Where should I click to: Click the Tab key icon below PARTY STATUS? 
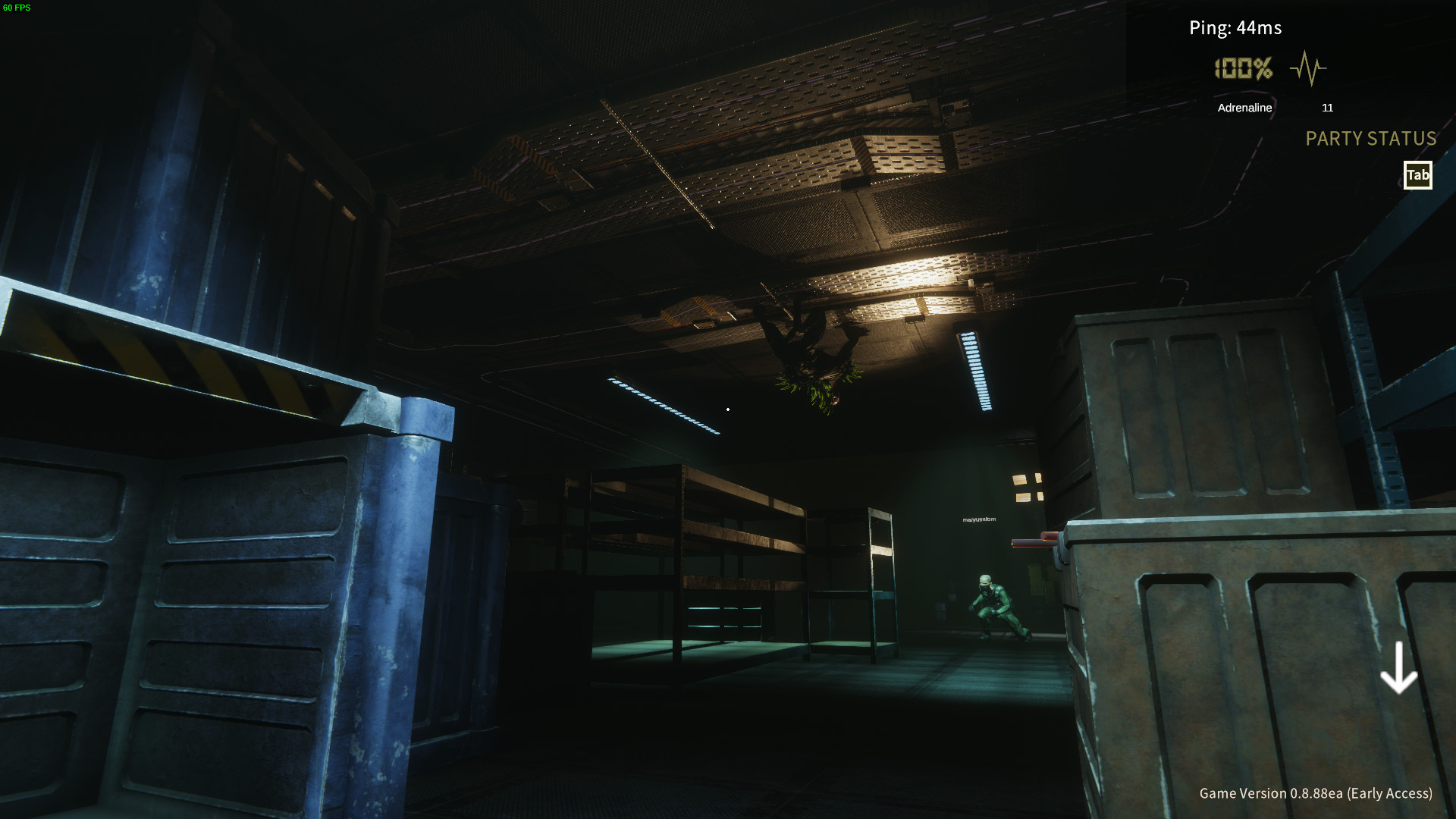[x=1417, y=175]
